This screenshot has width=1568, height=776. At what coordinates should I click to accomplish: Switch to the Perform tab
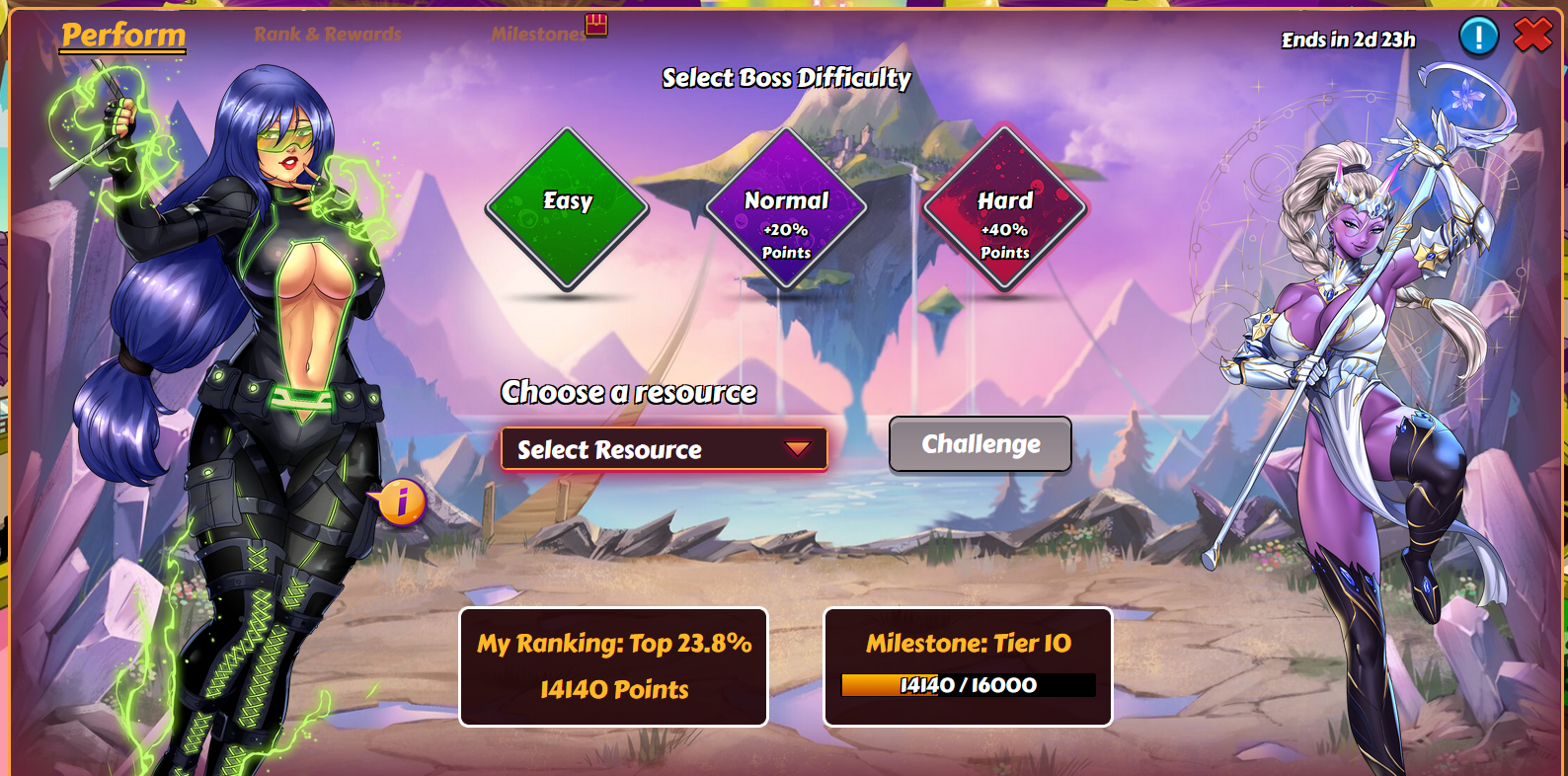click(x=123, y=36)
